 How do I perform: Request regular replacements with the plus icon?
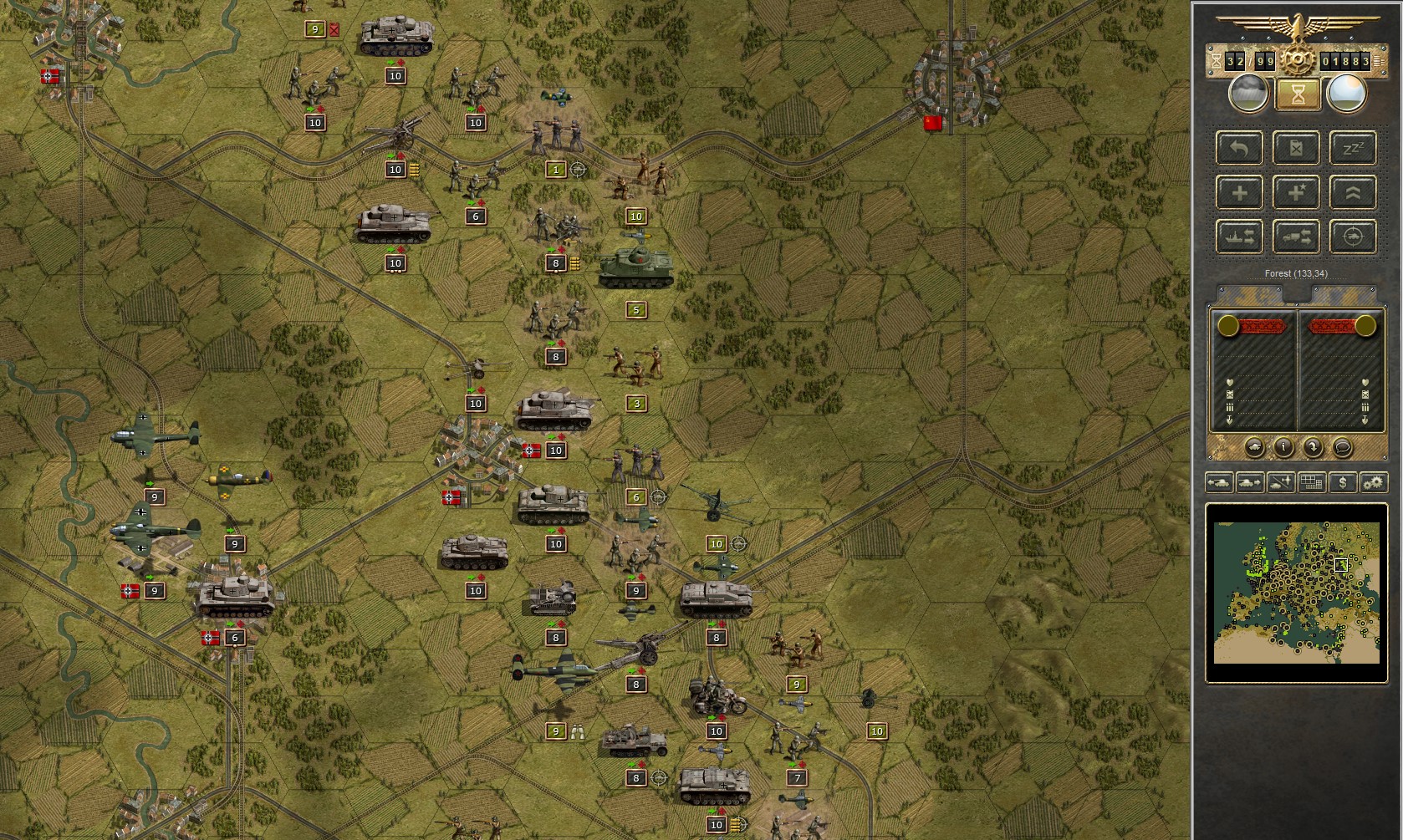(x=1240, y=192)
